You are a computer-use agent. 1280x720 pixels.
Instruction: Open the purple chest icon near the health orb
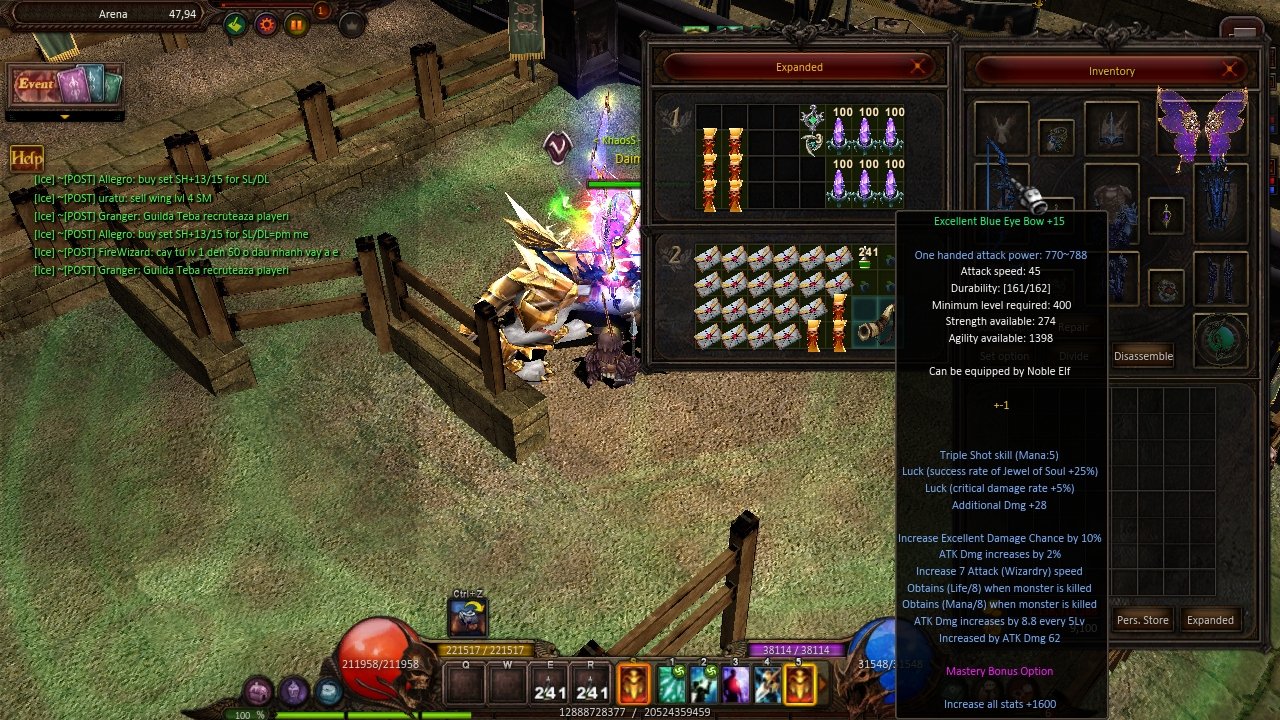(259, 690)
